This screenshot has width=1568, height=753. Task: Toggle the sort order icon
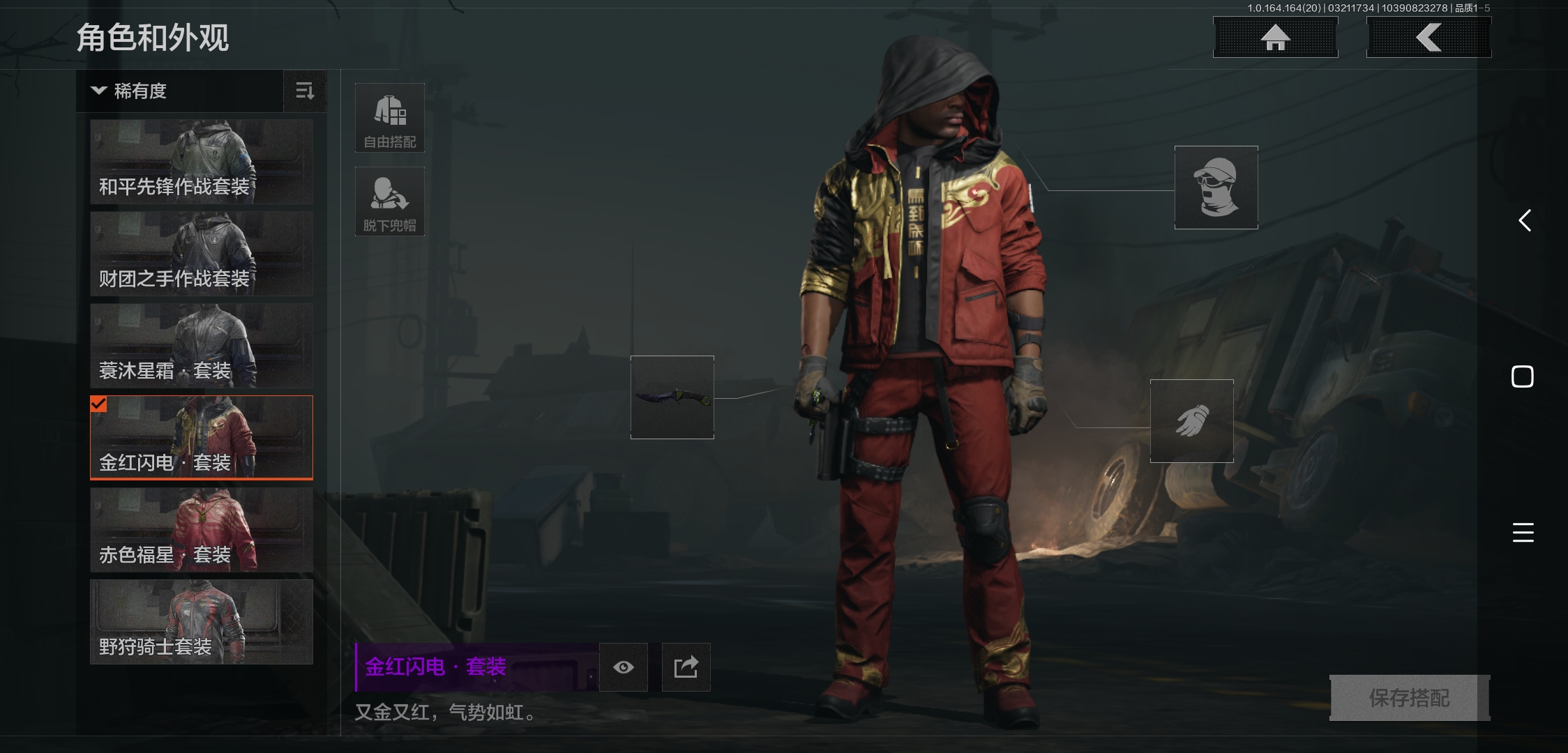point(305,91)
